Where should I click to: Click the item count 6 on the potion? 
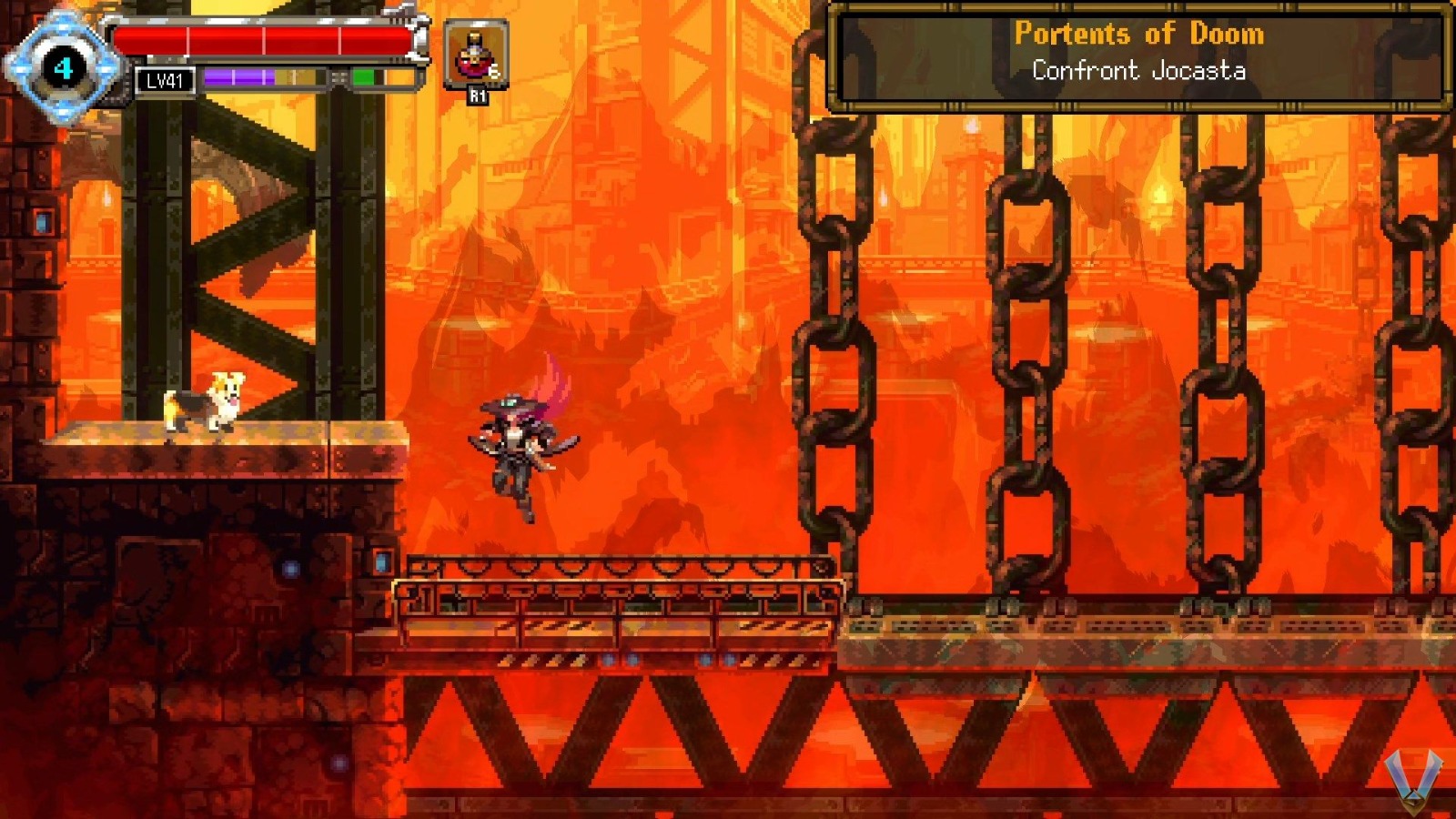(494, 72)
